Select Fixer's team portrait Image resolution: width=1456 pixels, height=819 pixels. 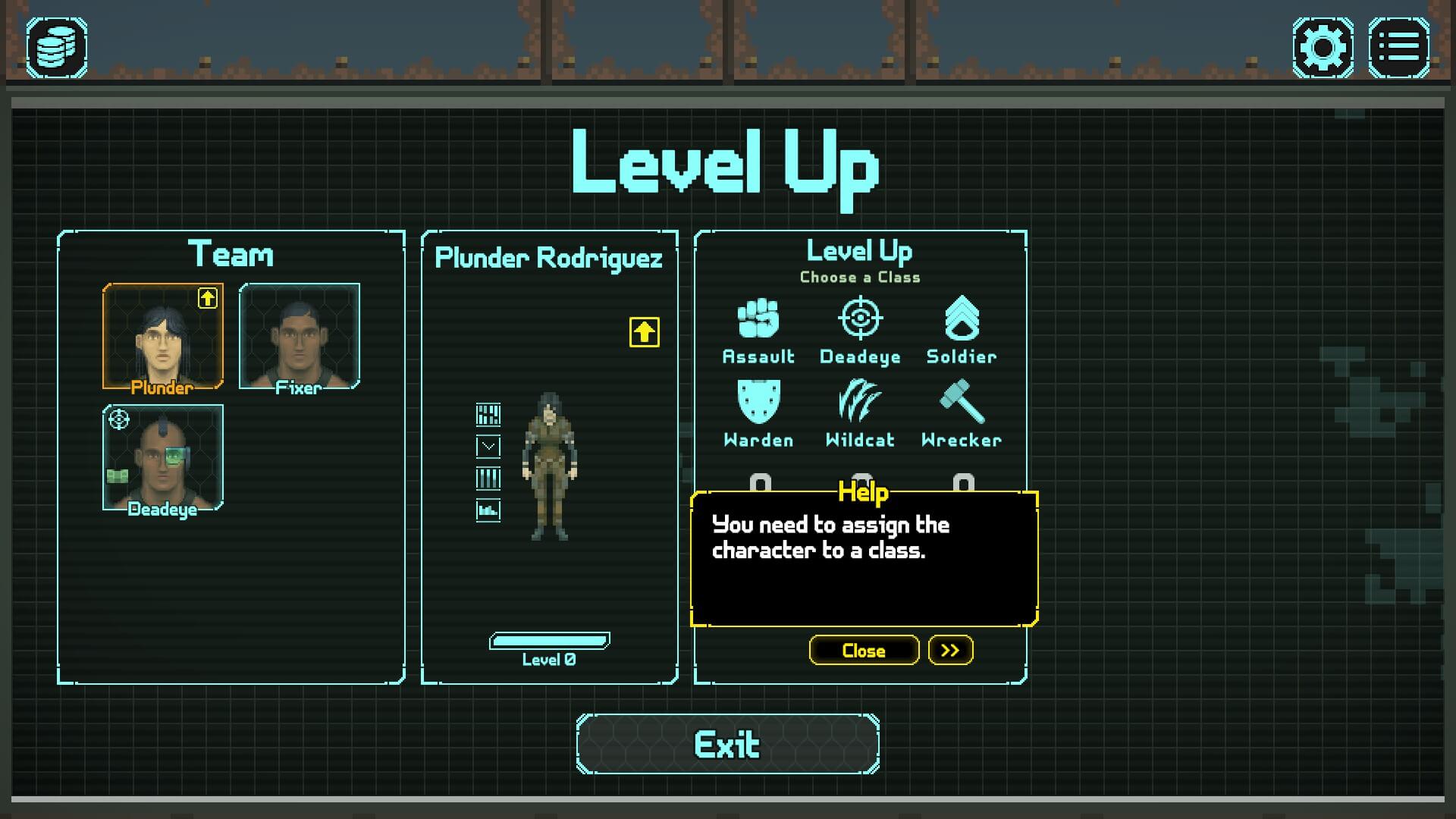(299, 337)
